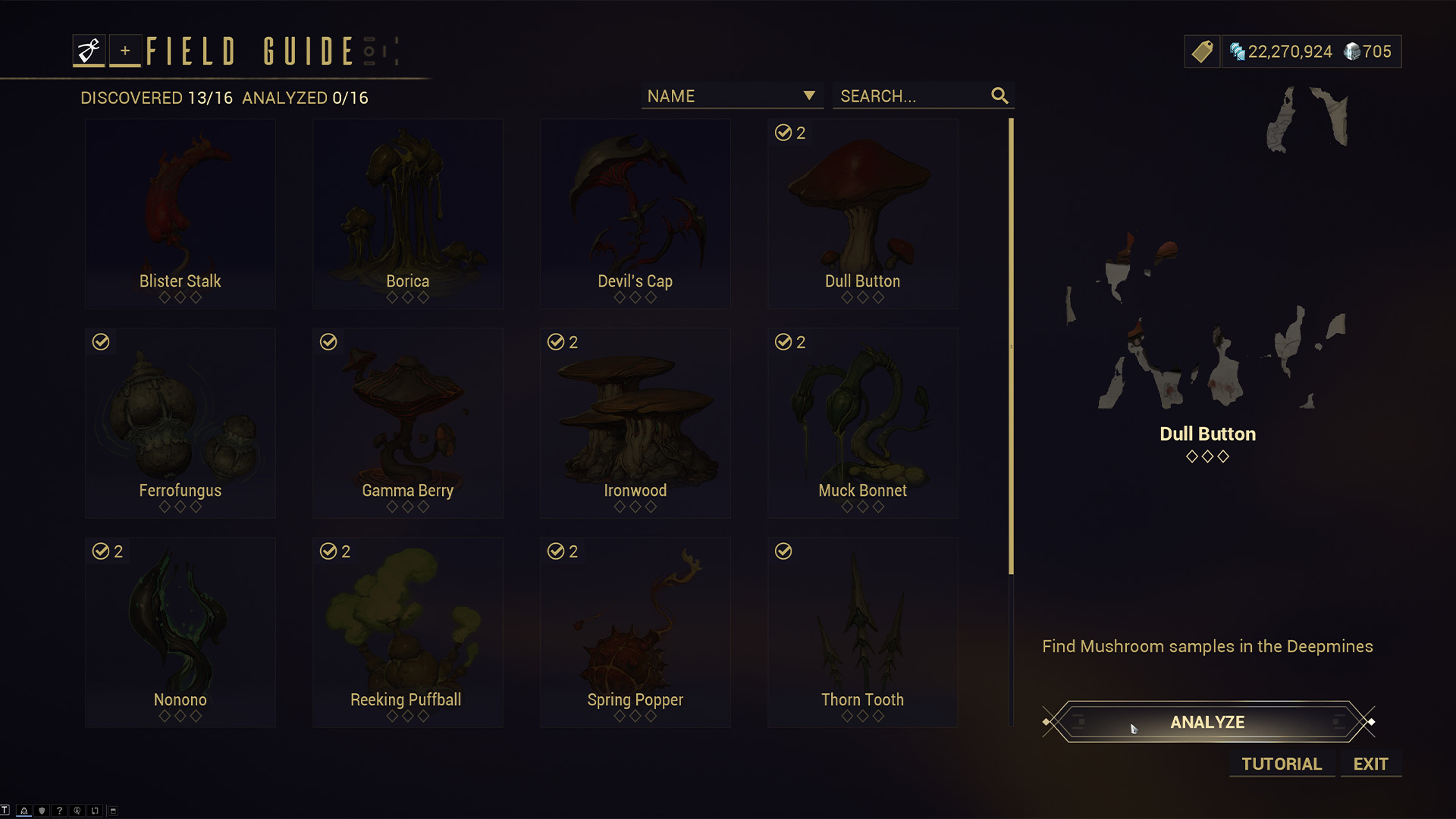Pick the Dull Button tile
Viewport: 1456px width, 819px height.
point(863,214)
